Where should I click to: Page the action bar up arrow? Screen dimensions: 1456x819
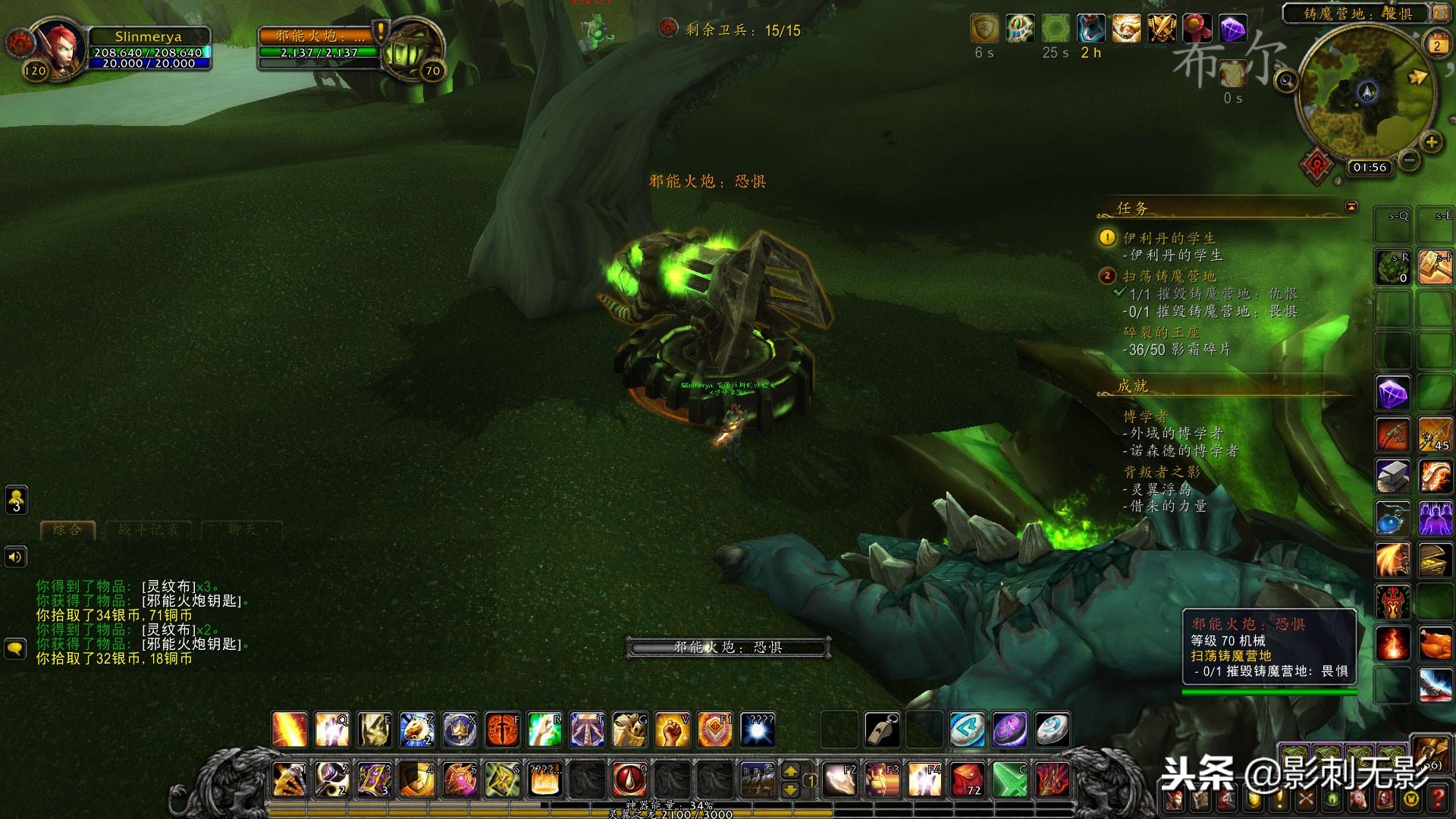point(790,771)
